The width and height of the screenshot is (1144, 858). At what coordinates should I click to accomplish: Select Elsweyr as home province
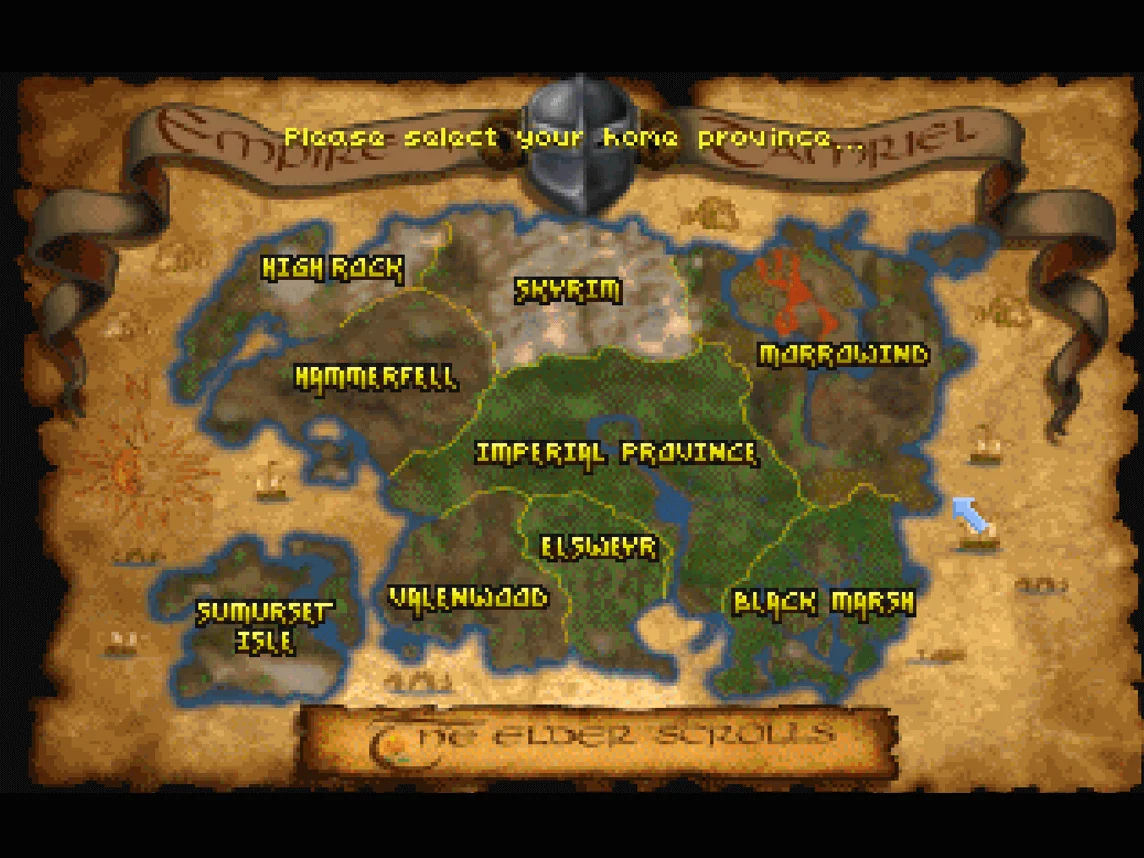pos(599,547)
